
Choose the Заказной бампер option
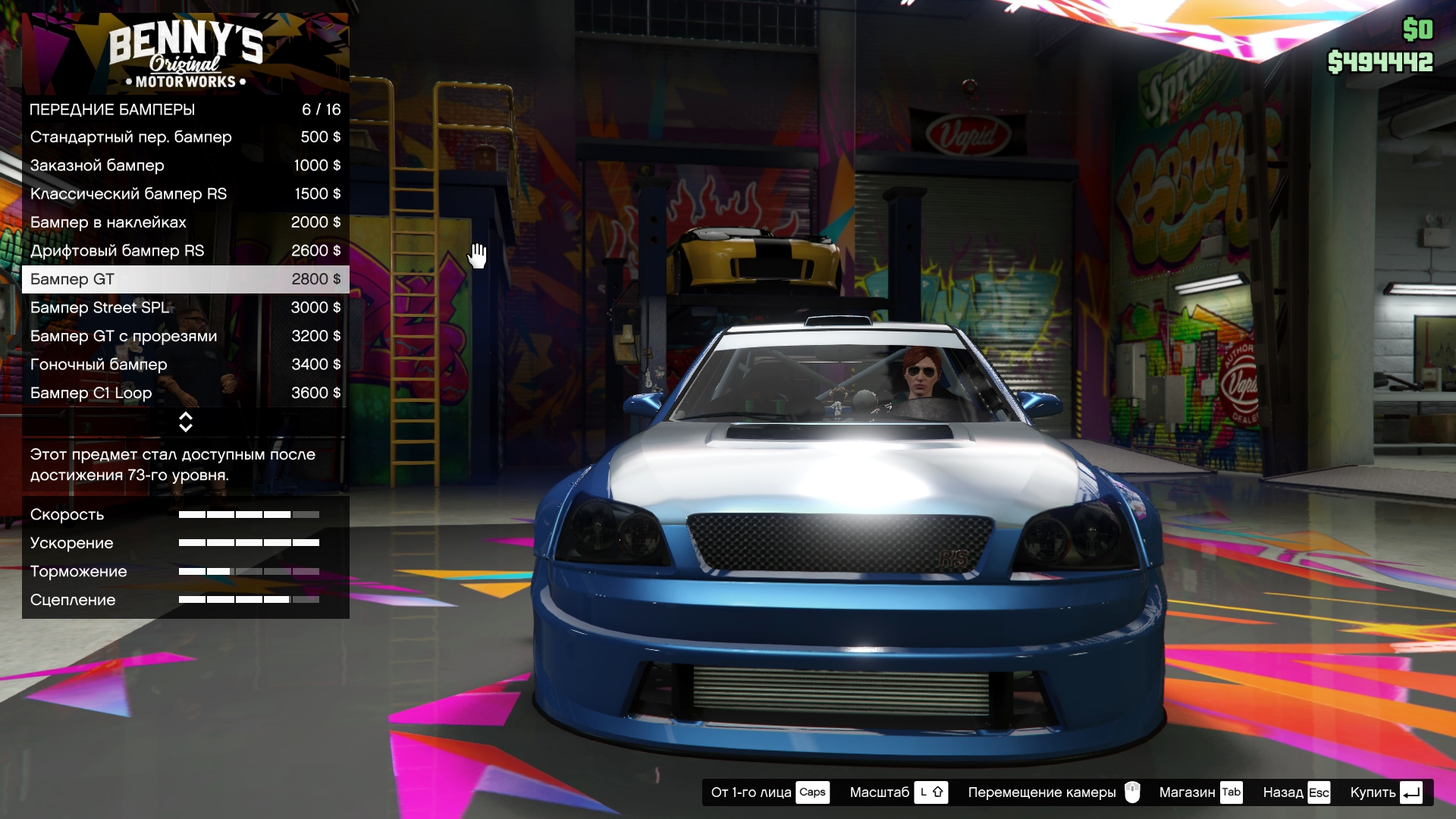pyautogui.click(x=185, y=165)
